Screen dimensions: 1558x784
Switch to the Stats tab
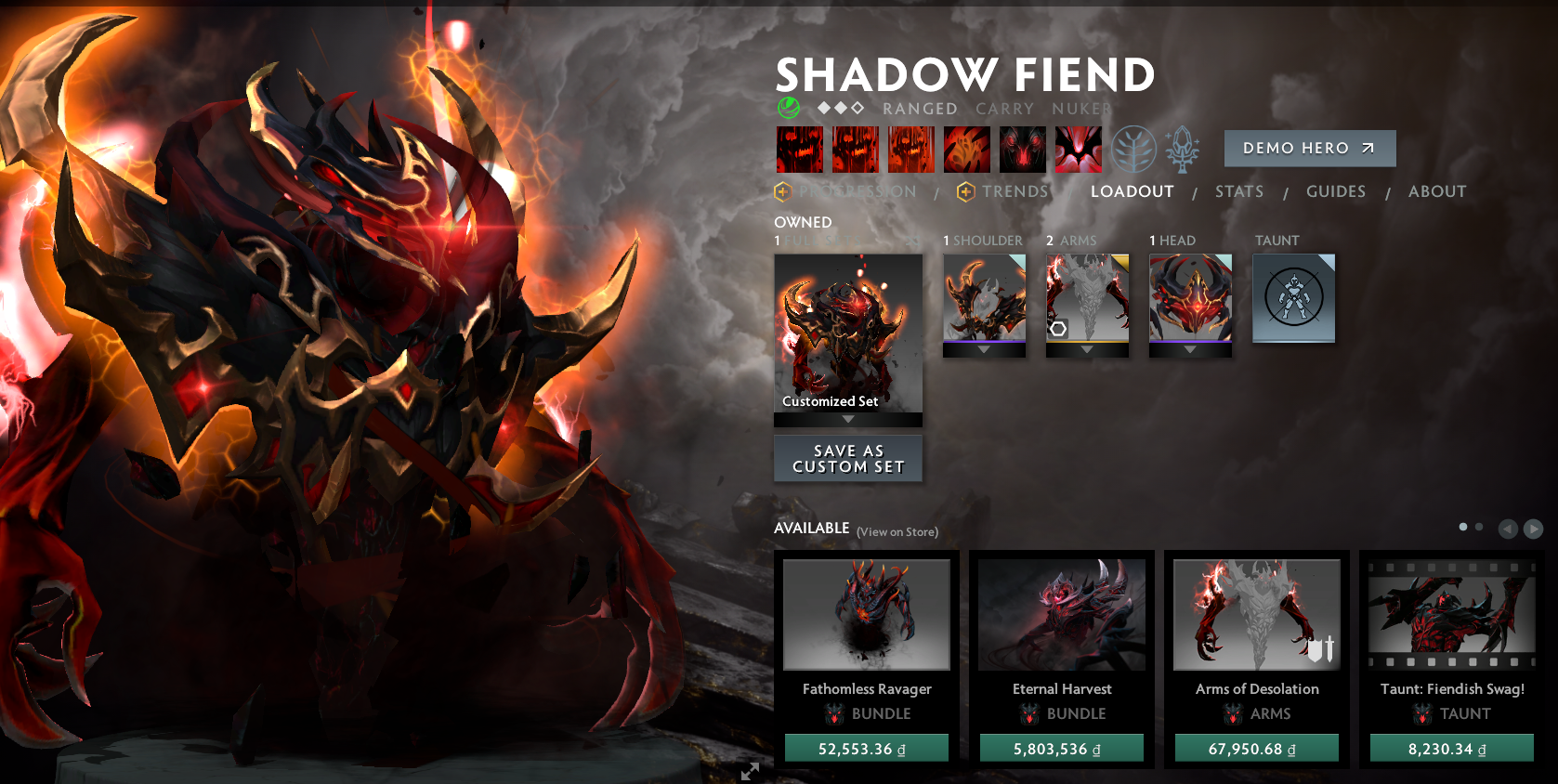pos(1239,191)
